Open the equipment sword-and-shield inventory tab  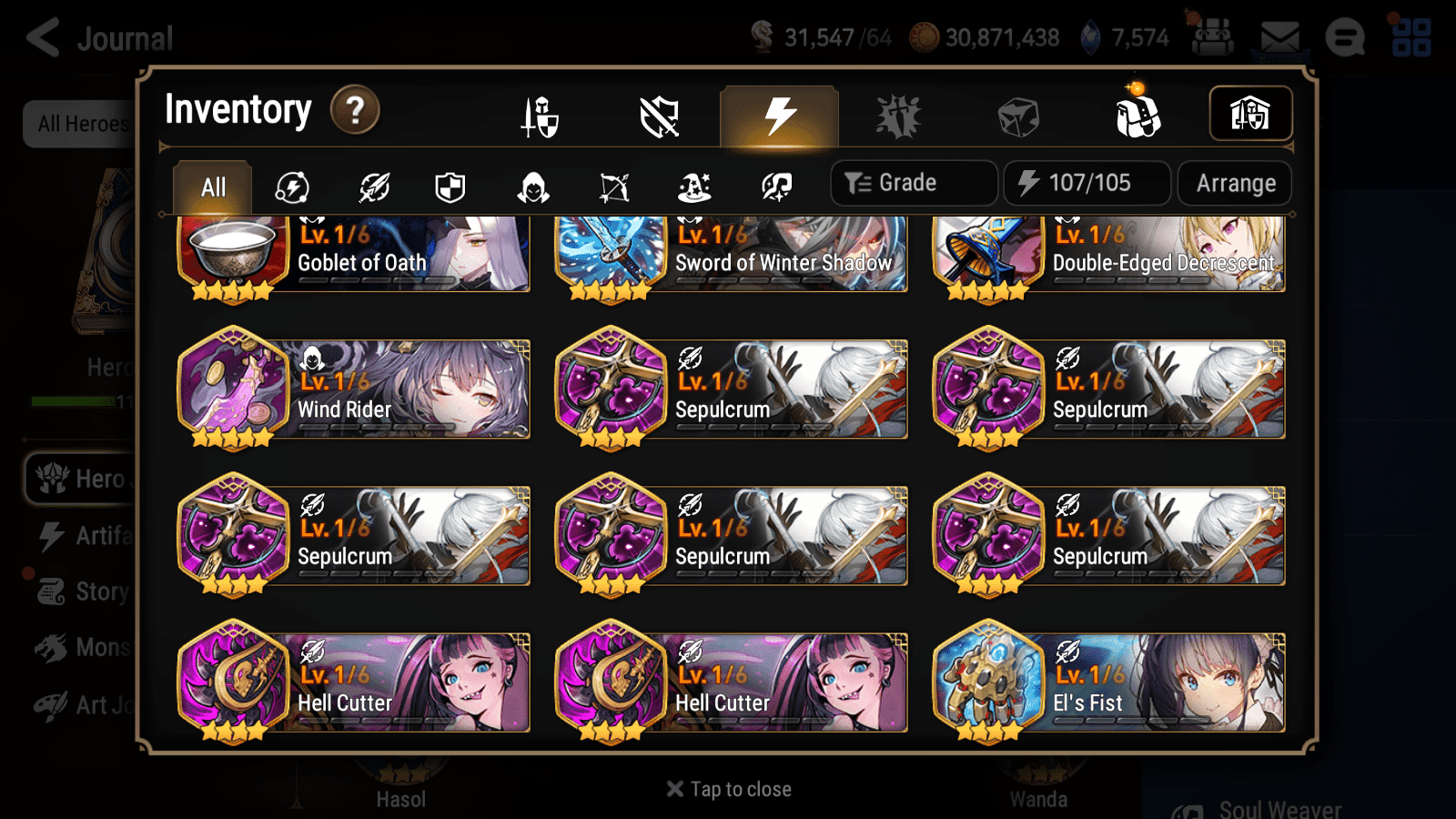[538, 116]
